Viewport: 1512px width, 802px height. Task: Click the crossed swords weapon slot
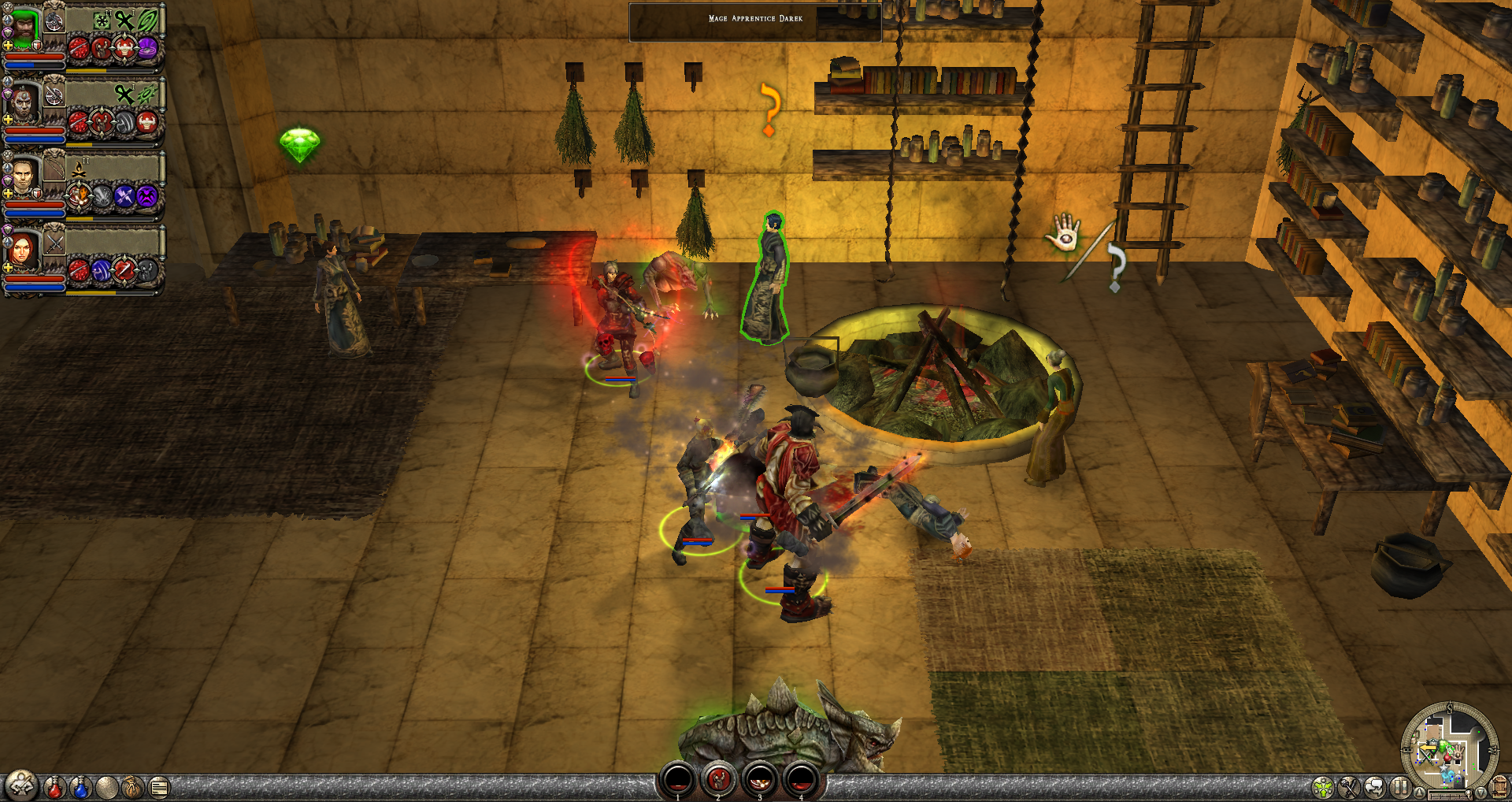[x=54, y=243]
